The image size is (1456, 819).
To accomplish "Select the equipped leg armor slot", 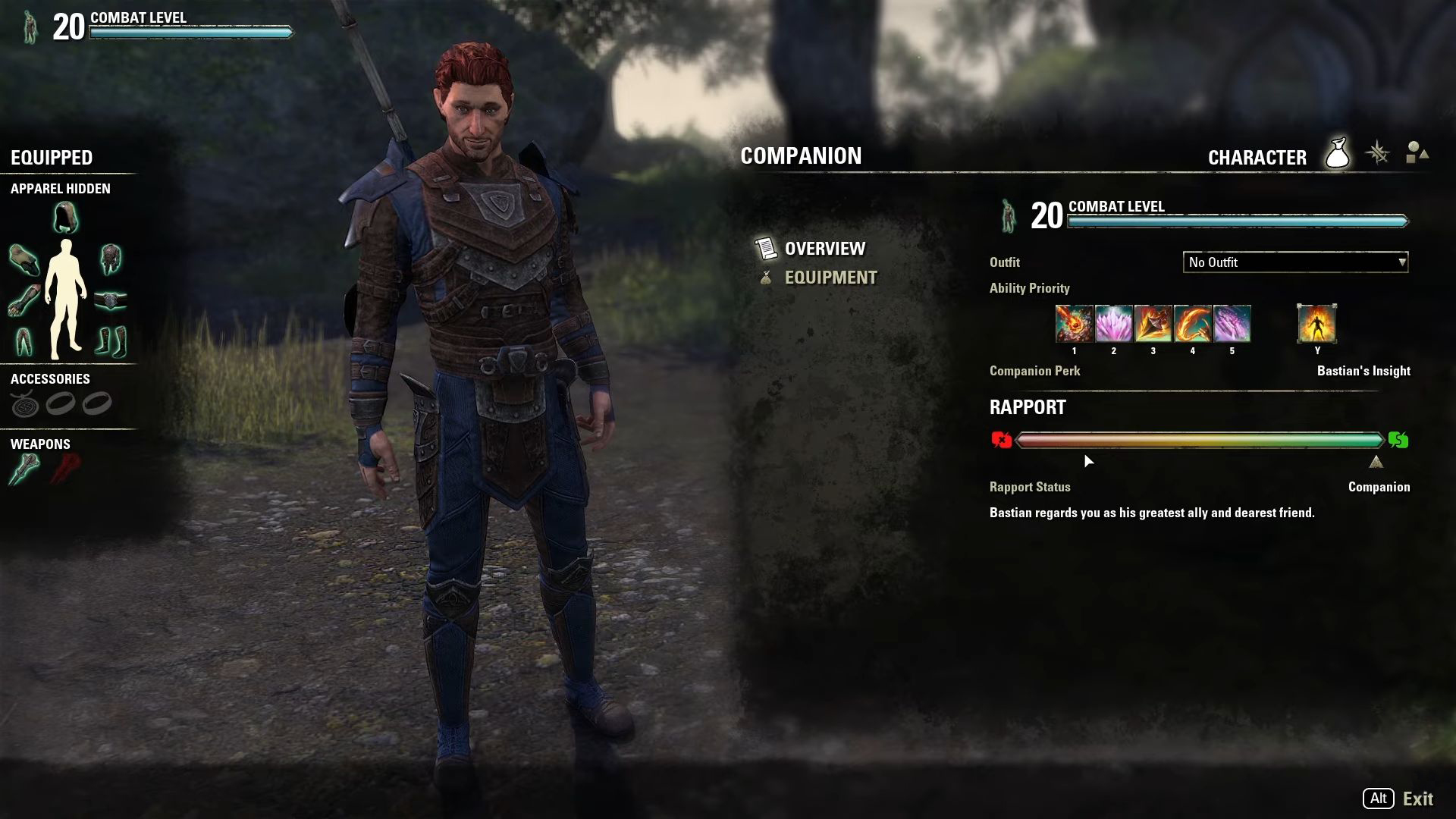I will pyautogui.click(x=24, y=341).
